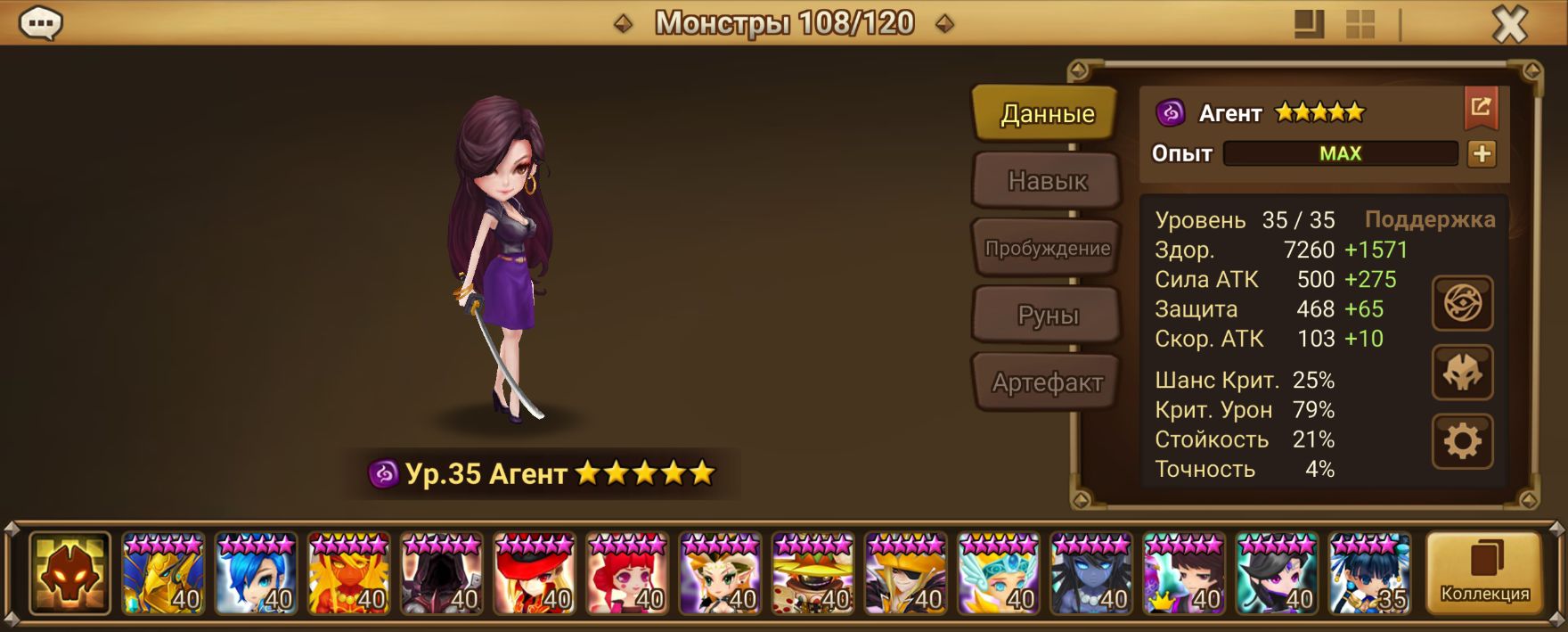This screenshot has width=1568, height=632.
Task: Show the Артефакт tab
Action: point(1047,382)
